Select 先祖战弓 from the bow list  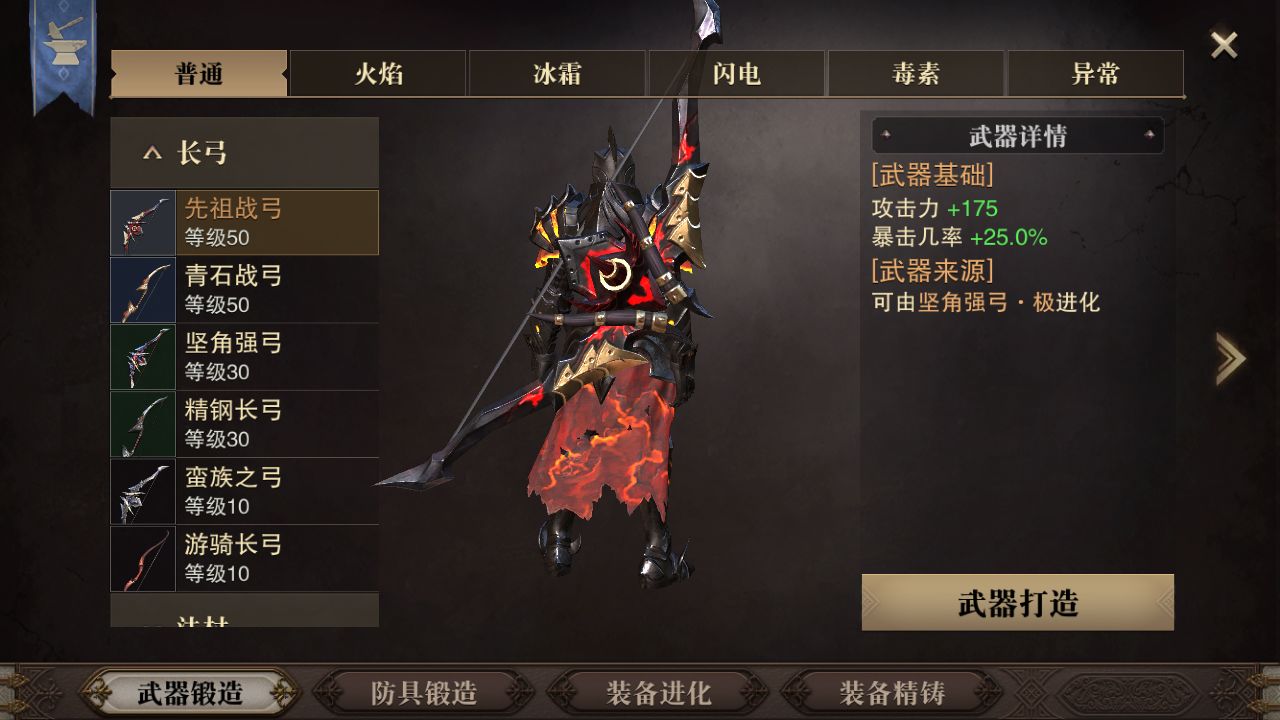click(x=244, y=222)
